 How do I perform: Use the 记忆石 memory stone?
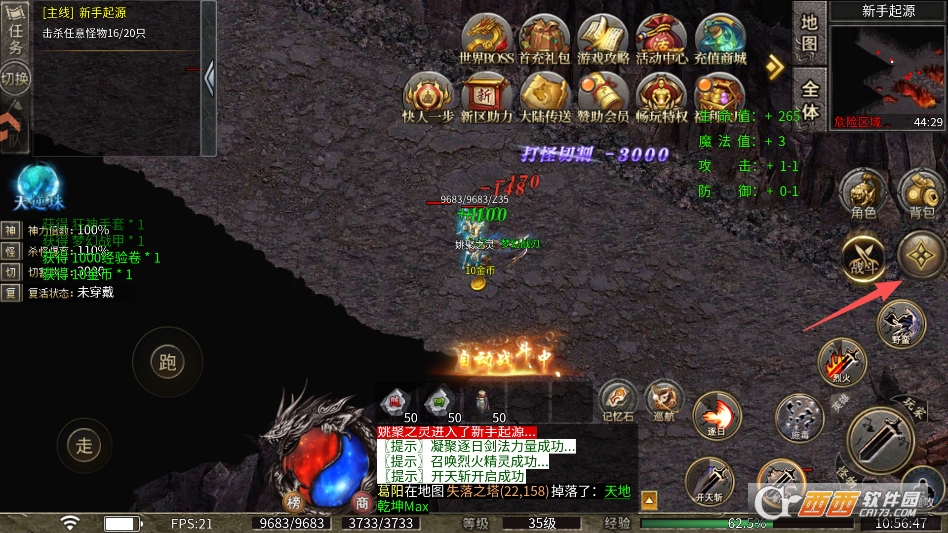618,400
